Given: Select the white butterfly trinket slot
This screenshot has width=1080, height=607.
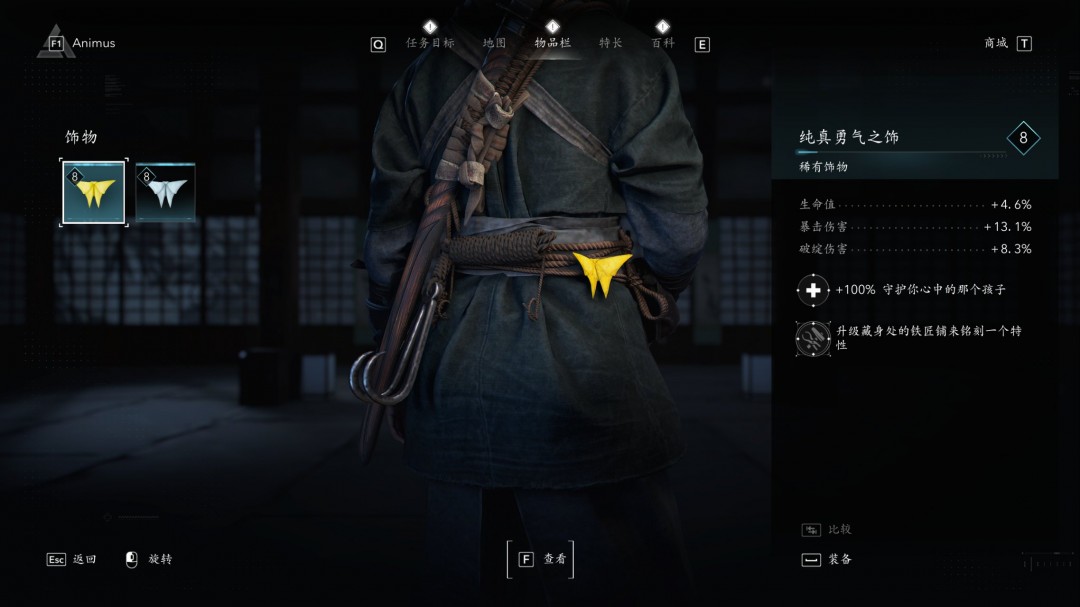Looking at the screenshot, I should click(x=166, y=192).
